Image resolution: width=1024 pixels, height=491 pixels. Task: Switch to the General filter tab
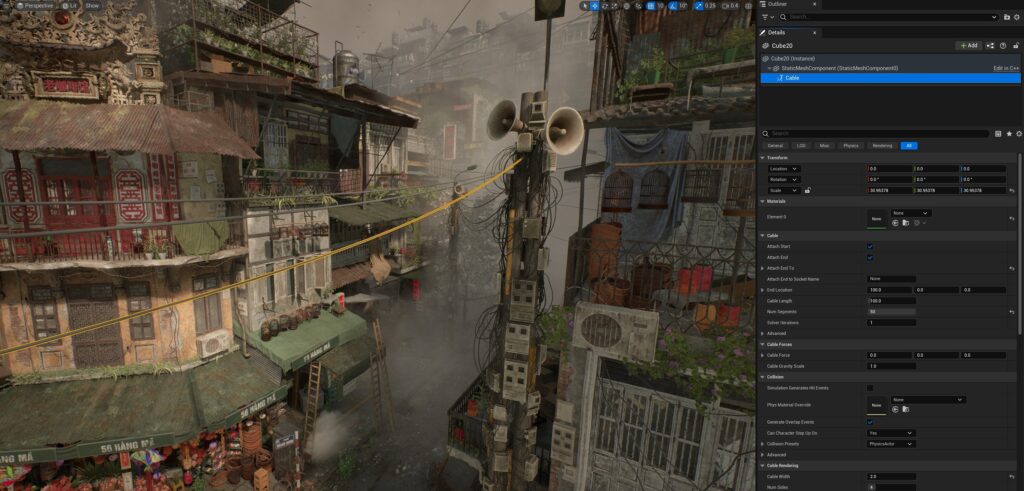point(775,146)
